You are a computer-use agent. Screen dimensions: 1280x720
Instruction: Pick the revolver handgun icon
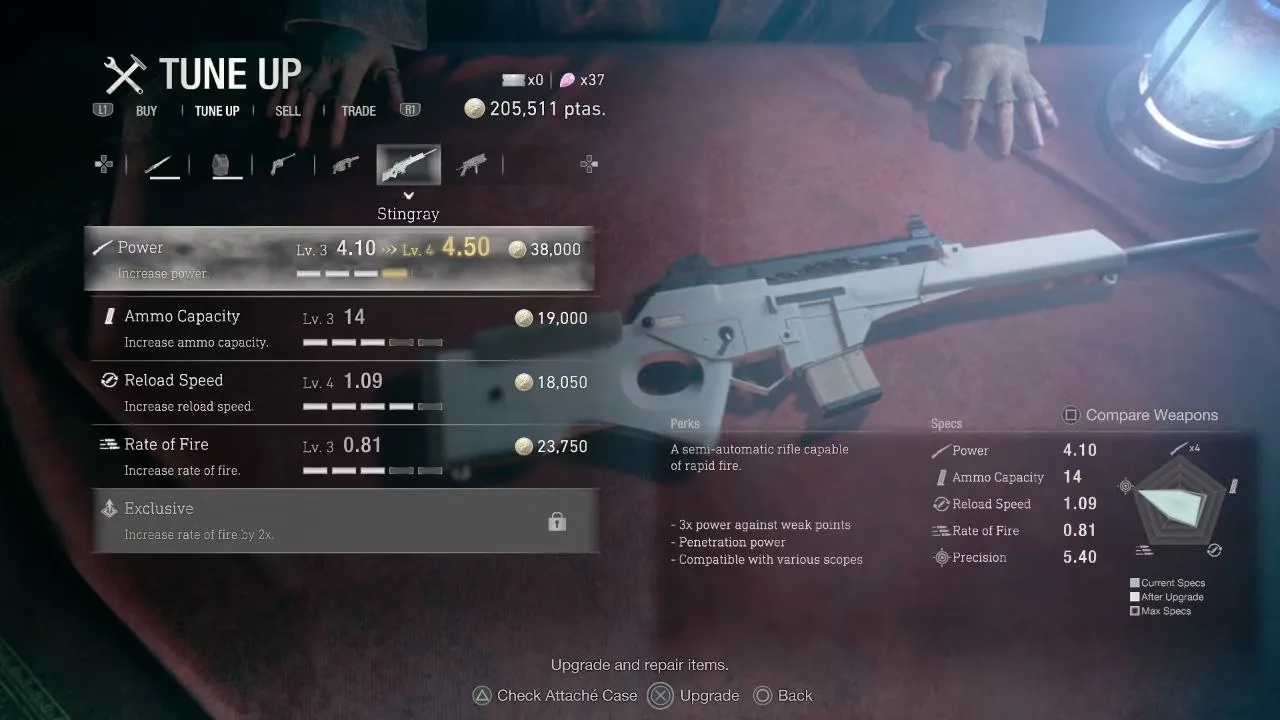pyautogui.click(x=283, y=165)
